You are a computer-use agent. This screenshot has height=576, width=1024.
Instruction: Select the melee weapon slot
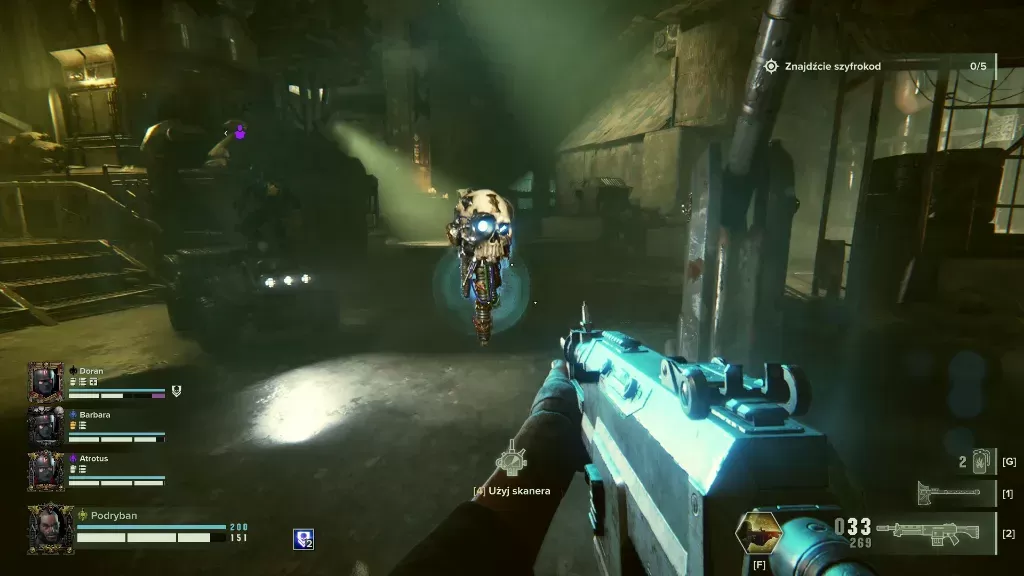pos(949,493)
